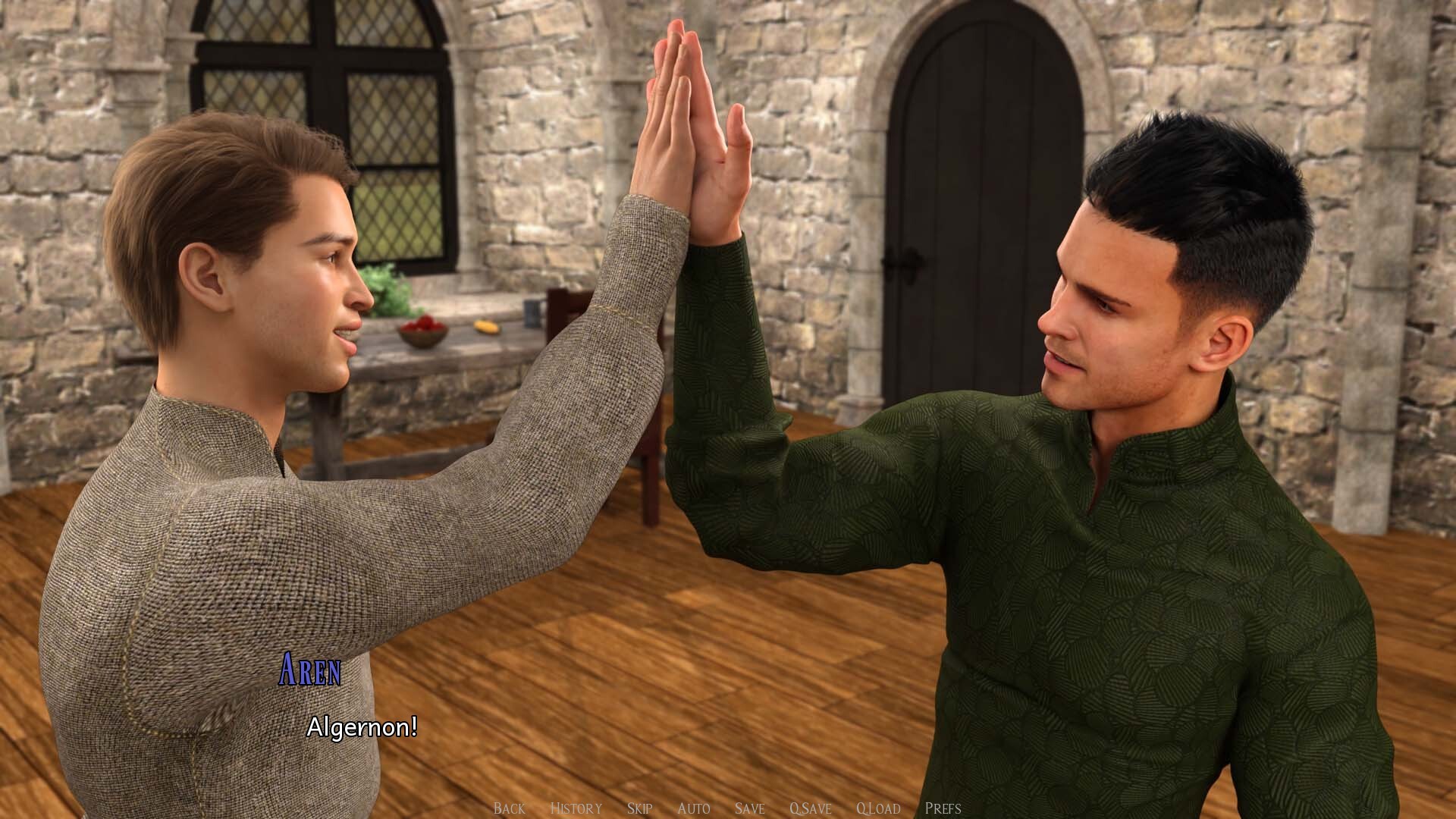The height and width of the screenshot is (819, 1456).
Task: Toggle Auto dialogue advance
Action: point(693,808)
